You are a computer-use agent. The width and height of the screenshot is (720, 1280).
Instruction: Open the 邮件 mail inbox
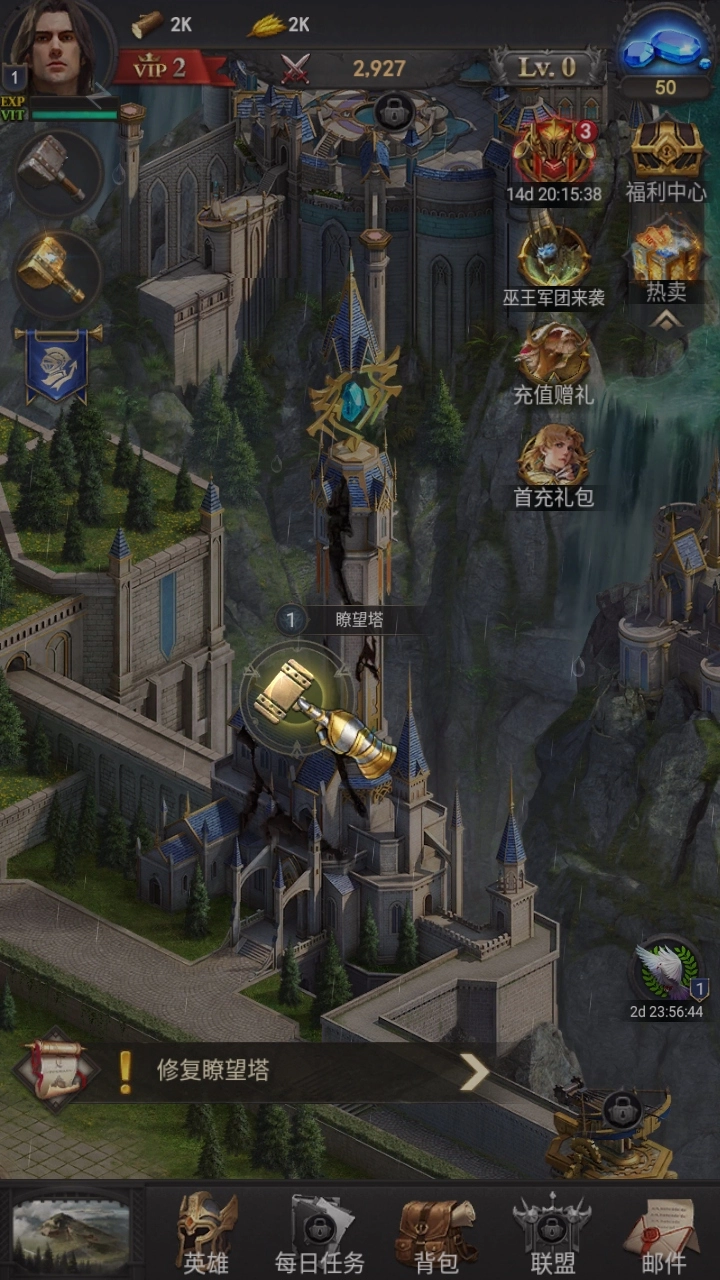[663, 1234]
